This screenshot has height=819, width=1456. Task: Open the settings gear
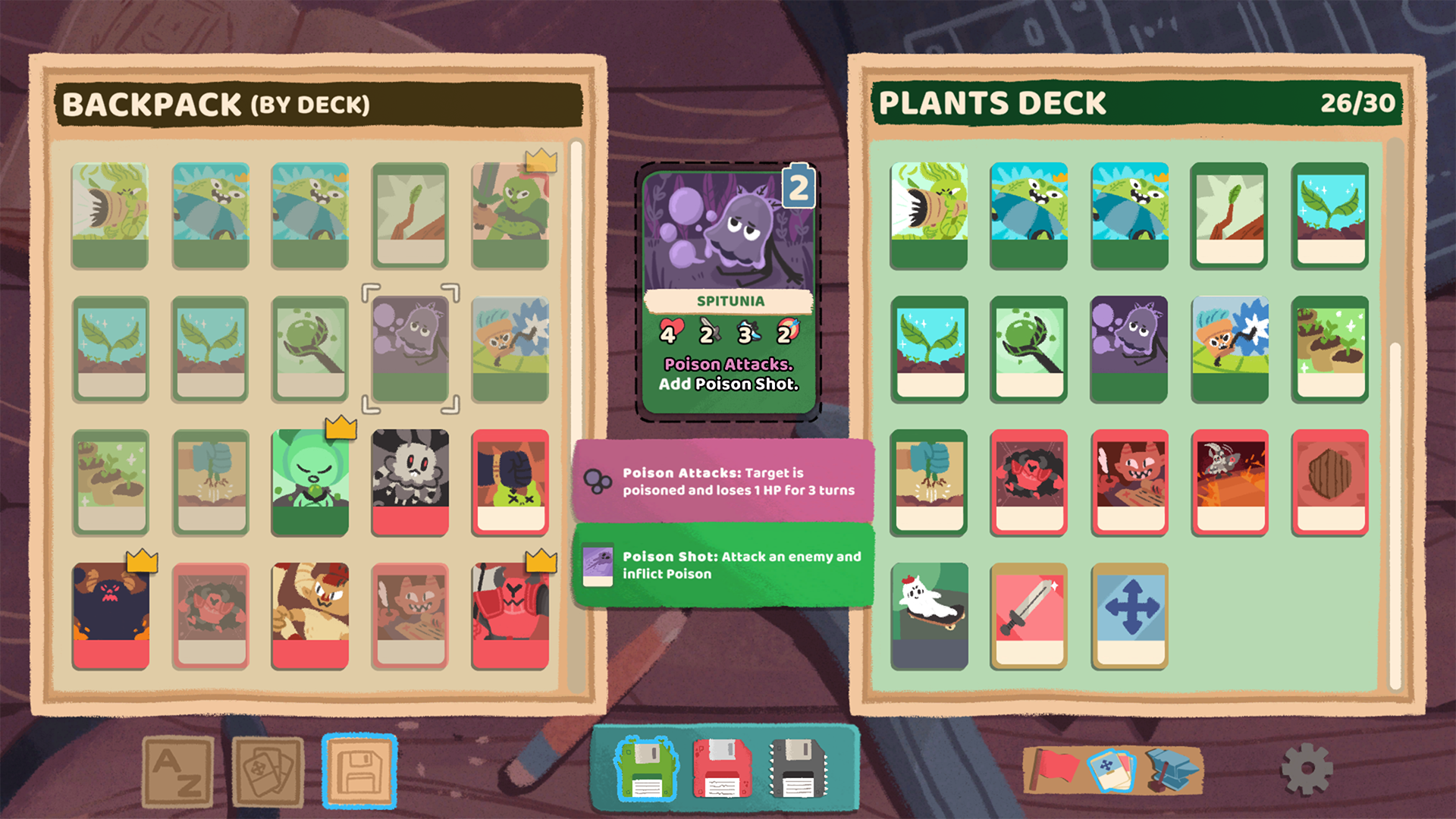(x=1309, y=769)
